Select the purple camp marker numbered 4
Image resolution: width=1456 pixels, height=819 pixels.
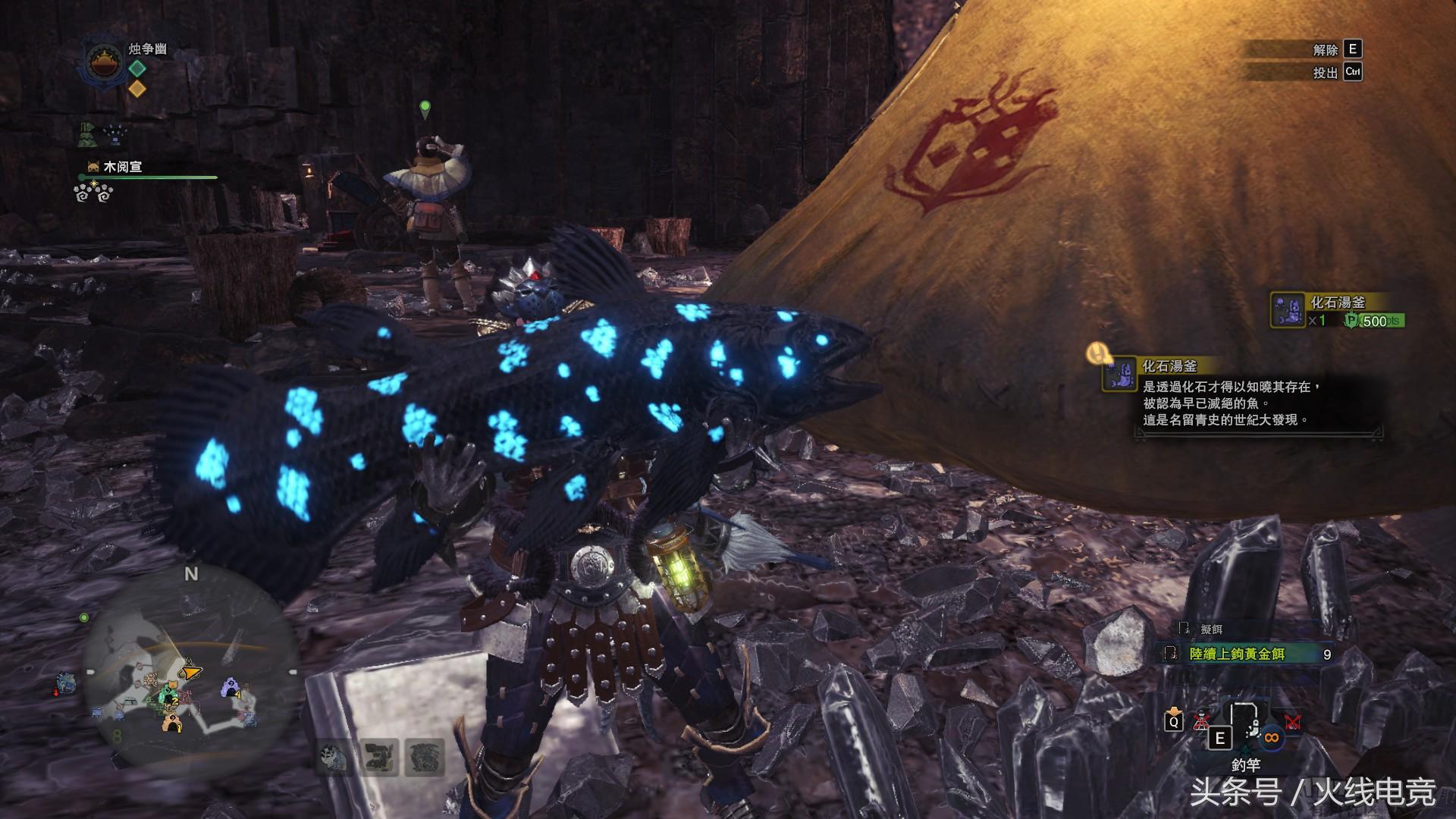230,689
